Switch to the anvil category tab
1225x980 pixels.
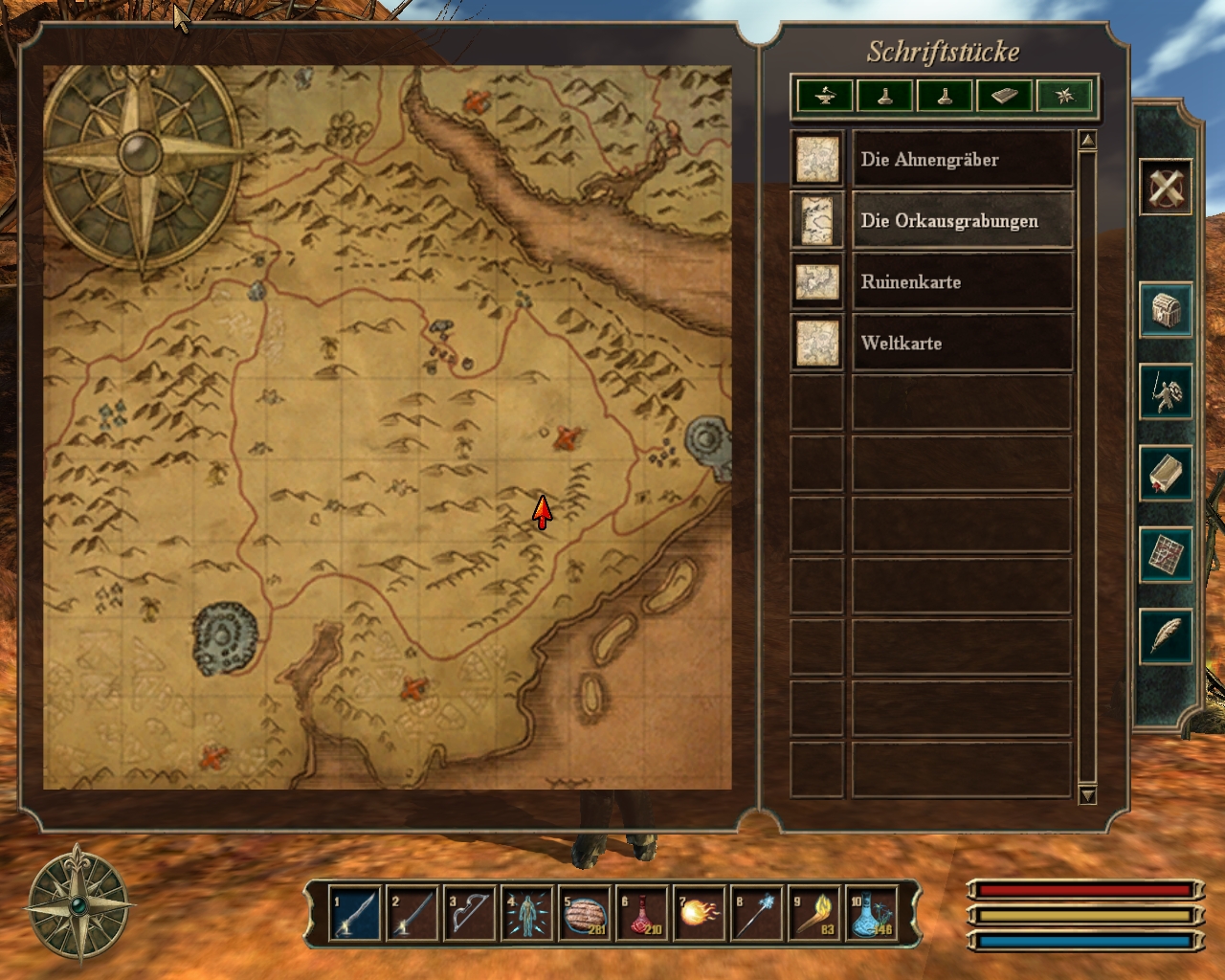(x=826, y=97)
